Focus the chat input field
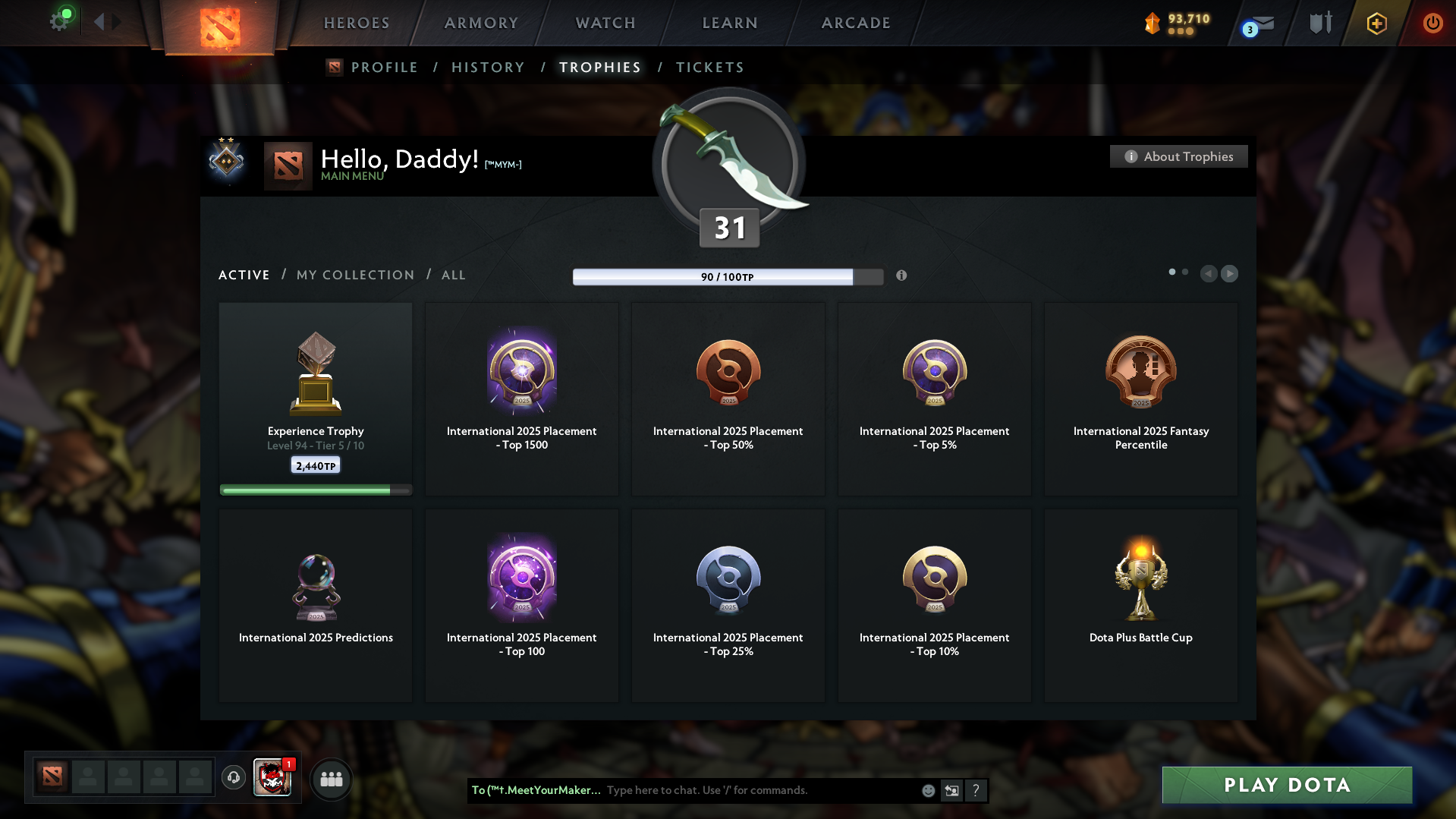This screenshot has height=819, width=1456. (759, 790)
